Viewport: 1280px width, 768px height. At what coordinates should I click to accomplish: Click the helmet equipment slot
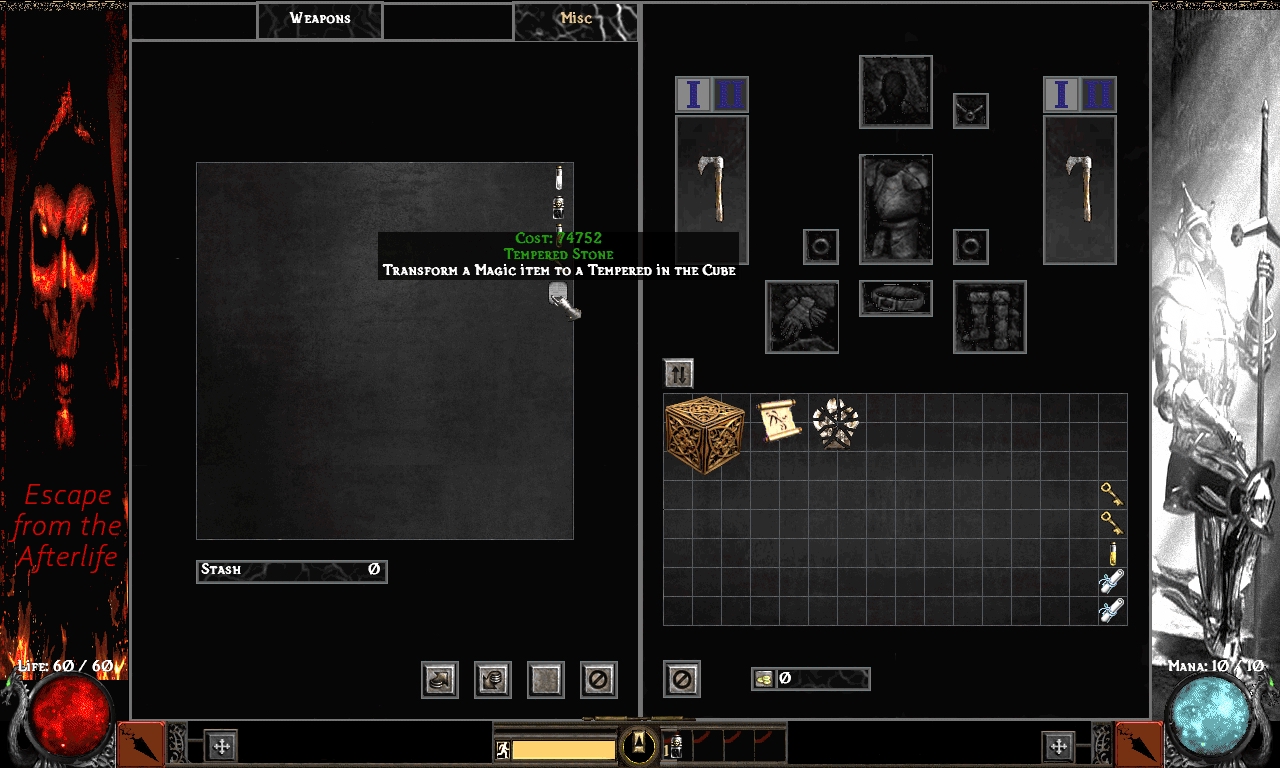[896, 92]
